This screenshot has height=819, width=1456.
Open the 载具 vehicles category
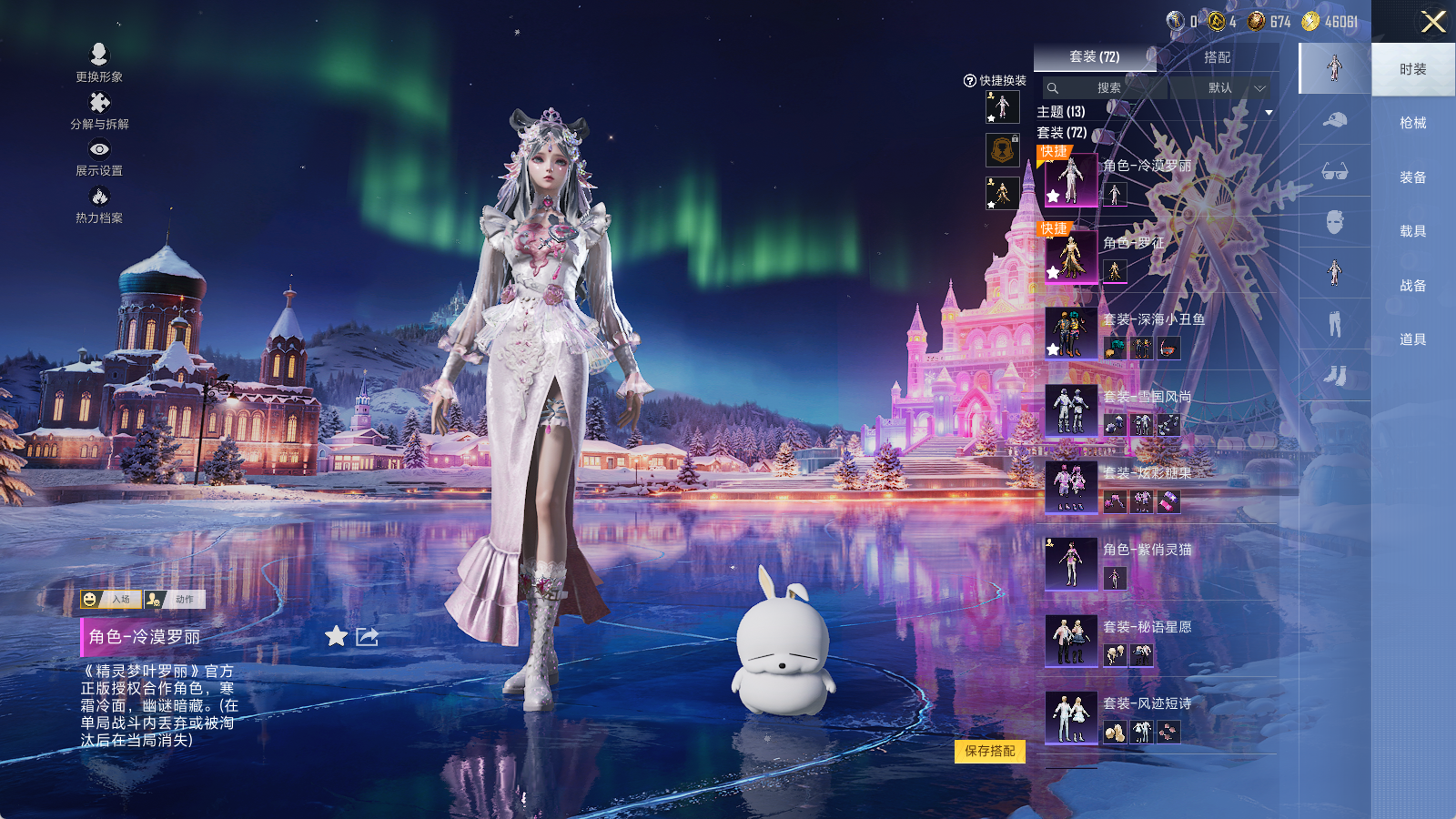(1412, 231)
